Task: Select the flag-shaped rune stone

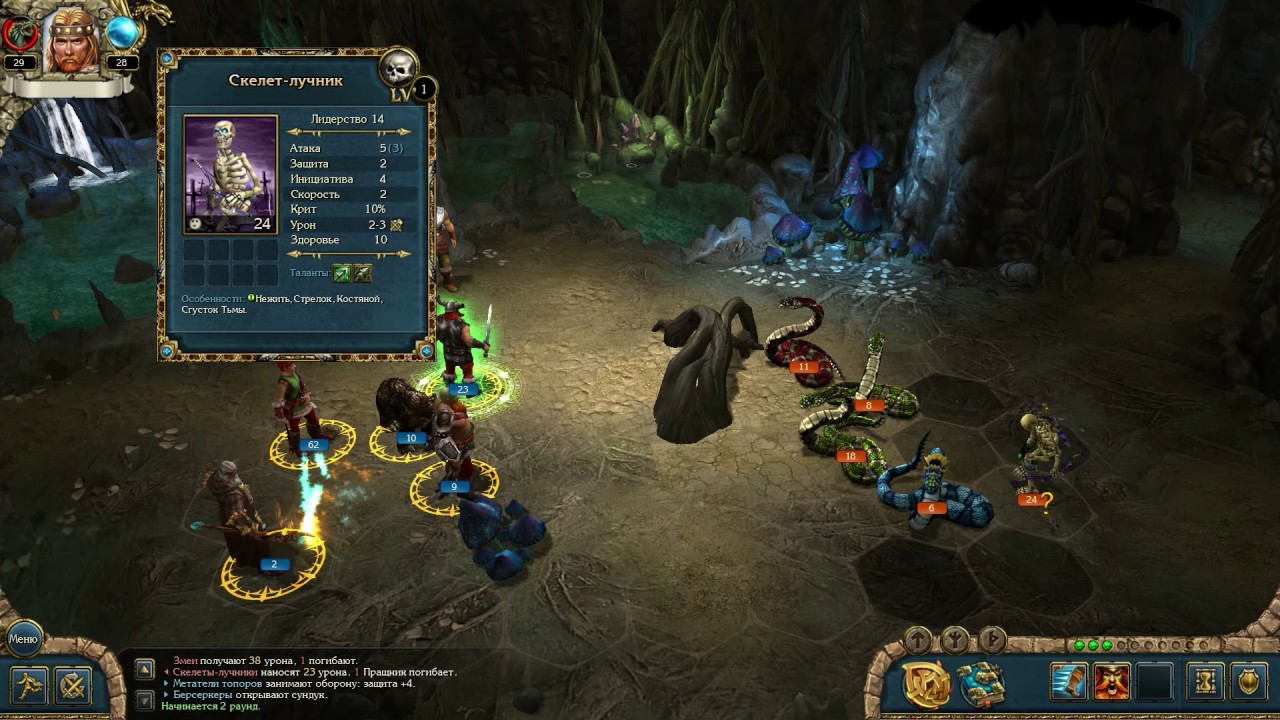Action: 991,639
